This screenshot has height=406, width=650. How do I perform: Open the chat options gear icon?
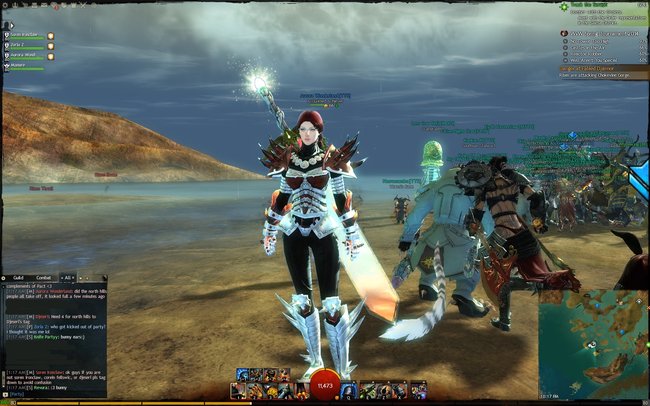coord(5,277)
